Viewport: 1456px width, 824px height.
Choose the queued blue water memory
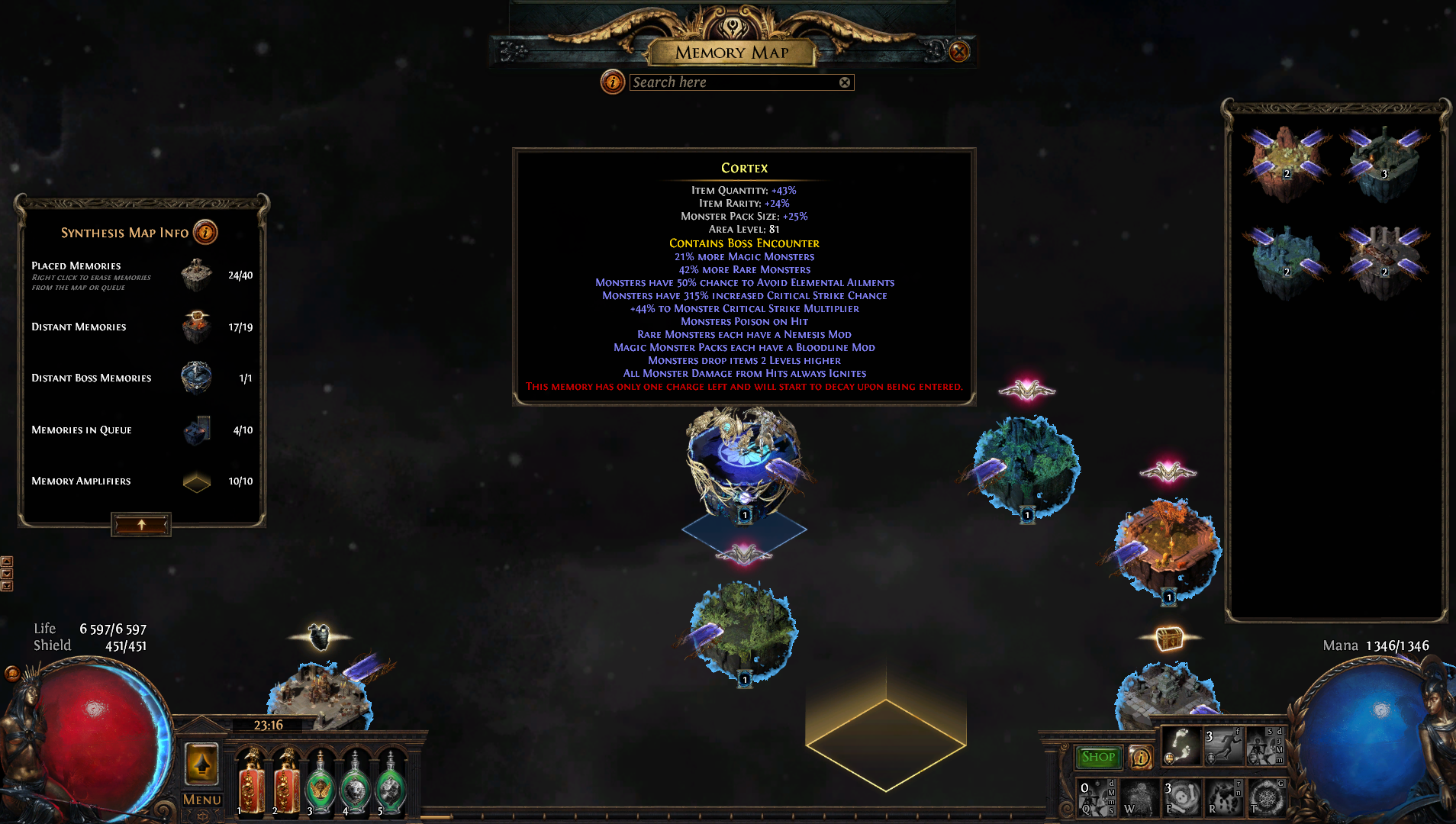[x=1287, y=259]
